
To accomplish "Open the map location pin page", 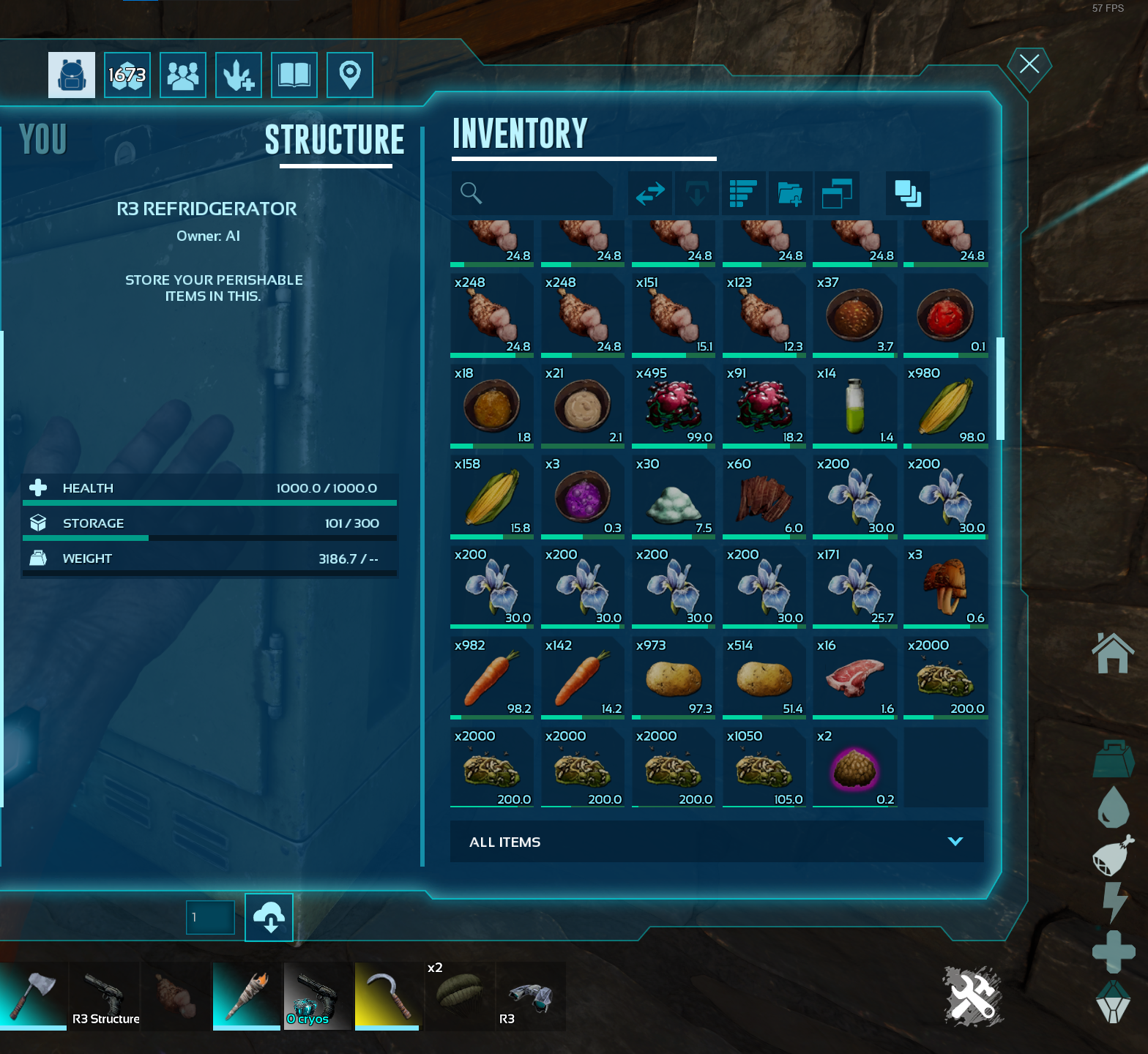I will coord(350,75).
